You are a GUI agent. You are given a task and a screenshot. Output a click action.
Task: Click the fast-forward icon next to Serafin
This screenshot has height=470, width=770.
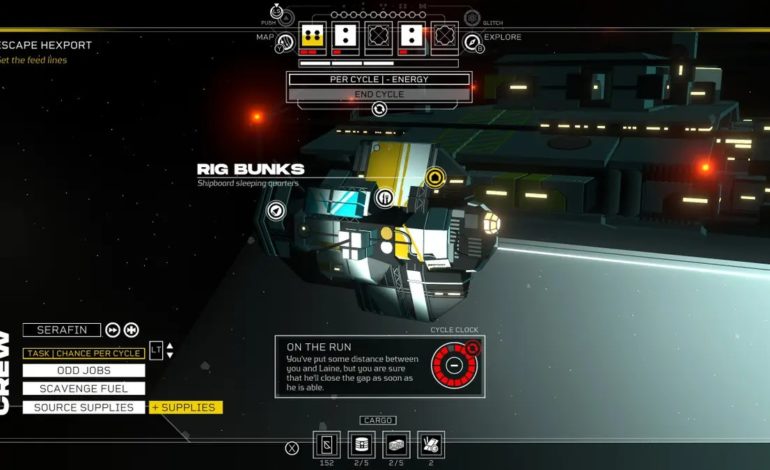[113, 330]
